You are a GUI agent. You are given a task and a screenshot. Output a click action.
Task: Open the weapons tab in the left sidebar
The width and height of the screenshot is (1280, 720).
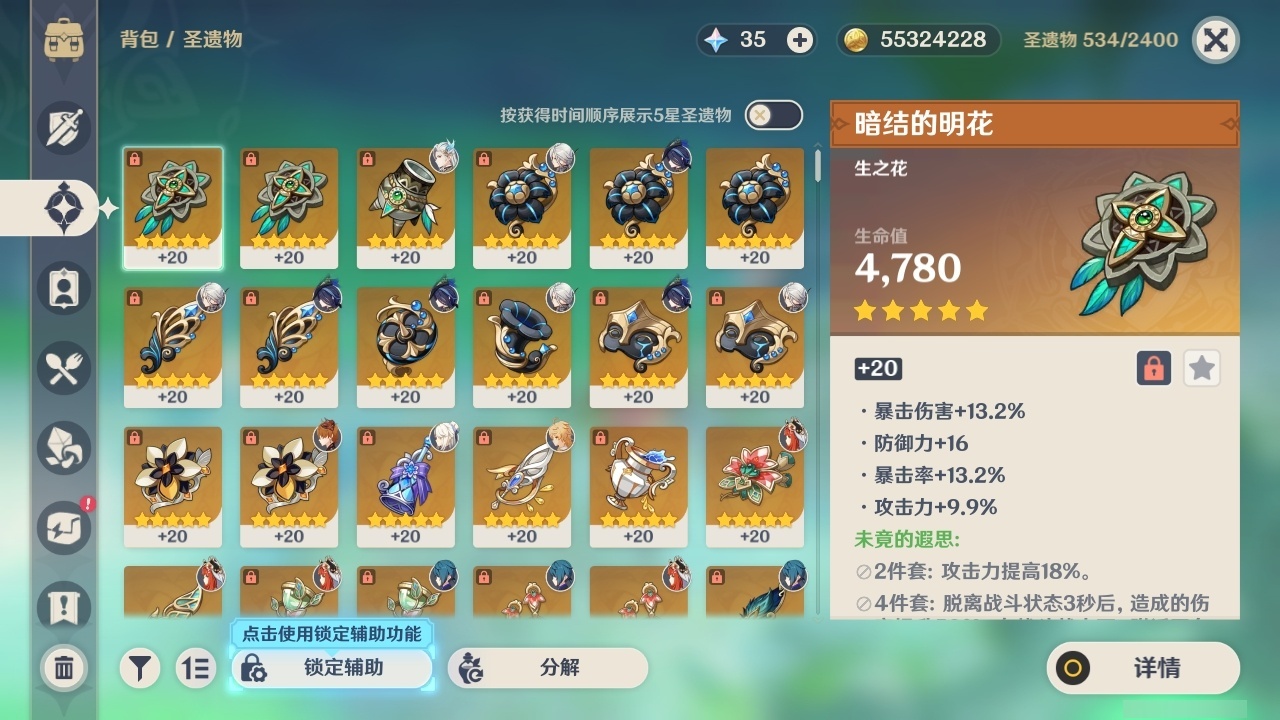pyautogui.click(x=62, y=128)
